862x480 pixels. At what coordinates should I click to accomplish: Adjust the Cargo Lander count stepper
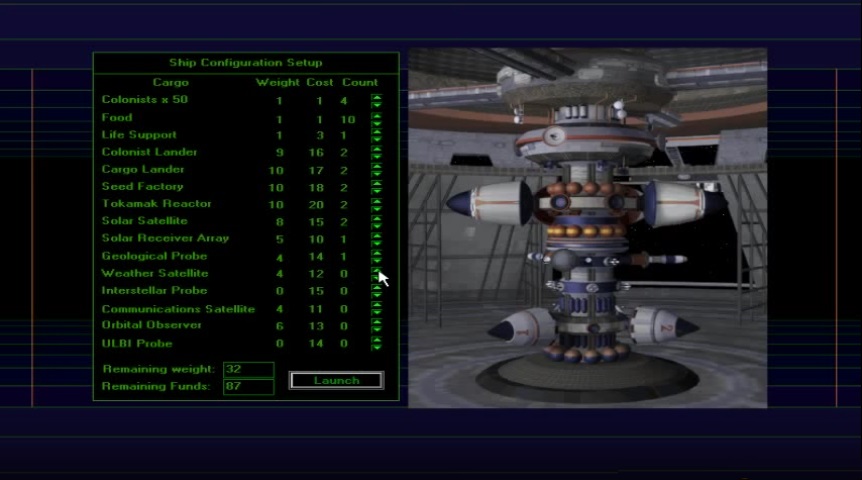tap(376, 170)
